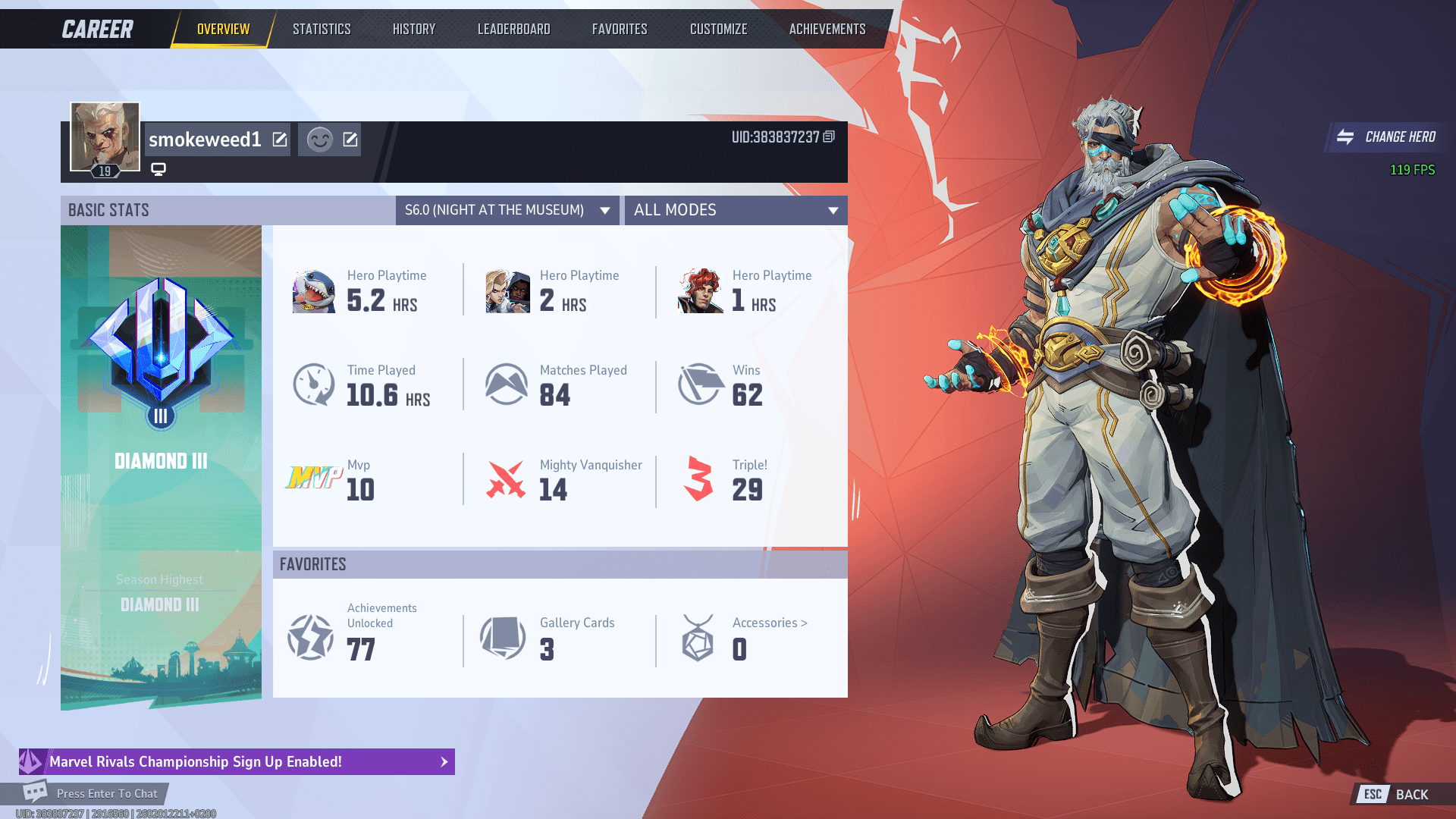Image resolution: width=1456 pixels, height=819 pixels.
Task: Switch to the Statistics tab
Action: (x=322, y=29)
